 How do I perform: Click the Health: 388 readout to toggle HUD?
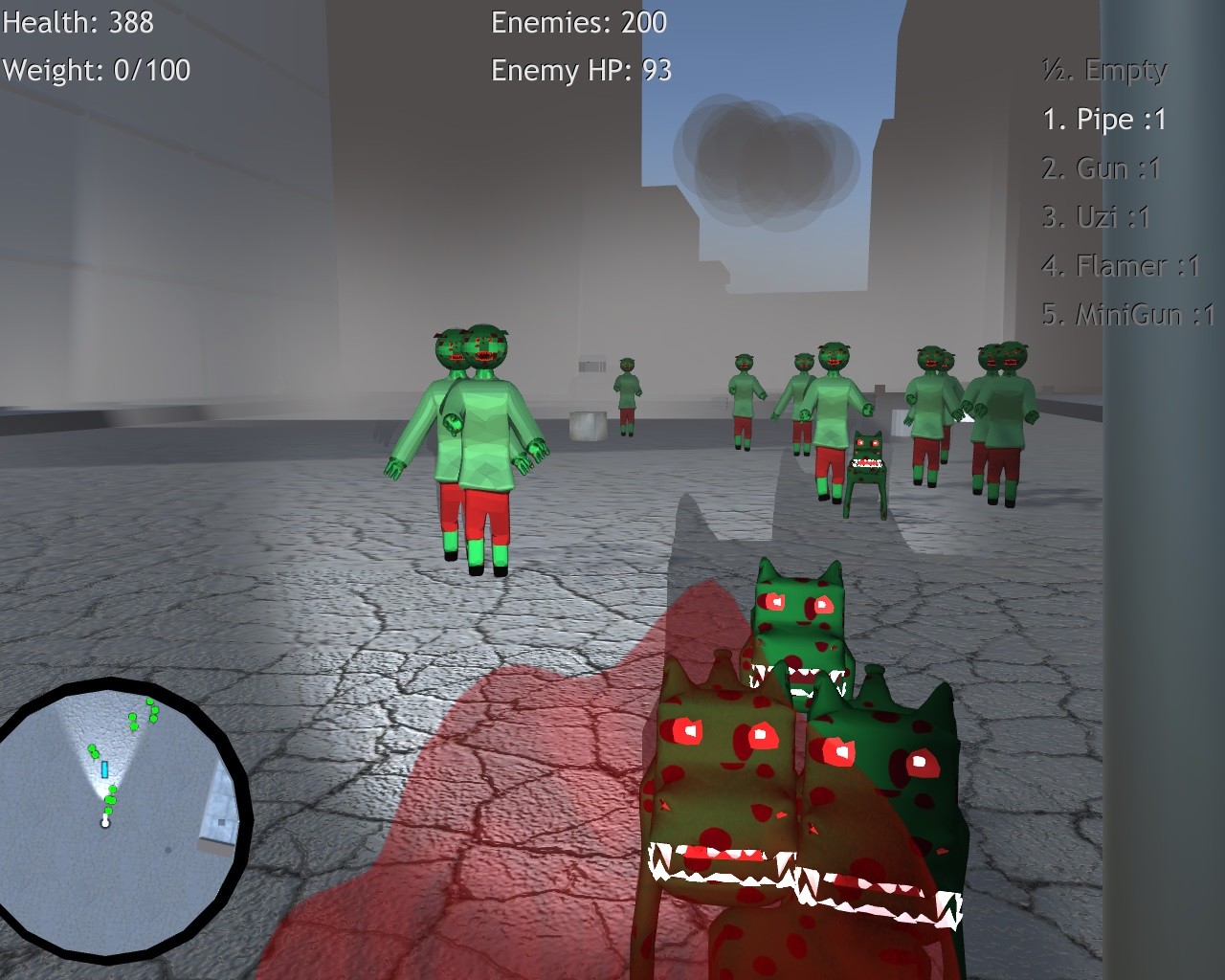pyautogui.click(x=77, y=21)
